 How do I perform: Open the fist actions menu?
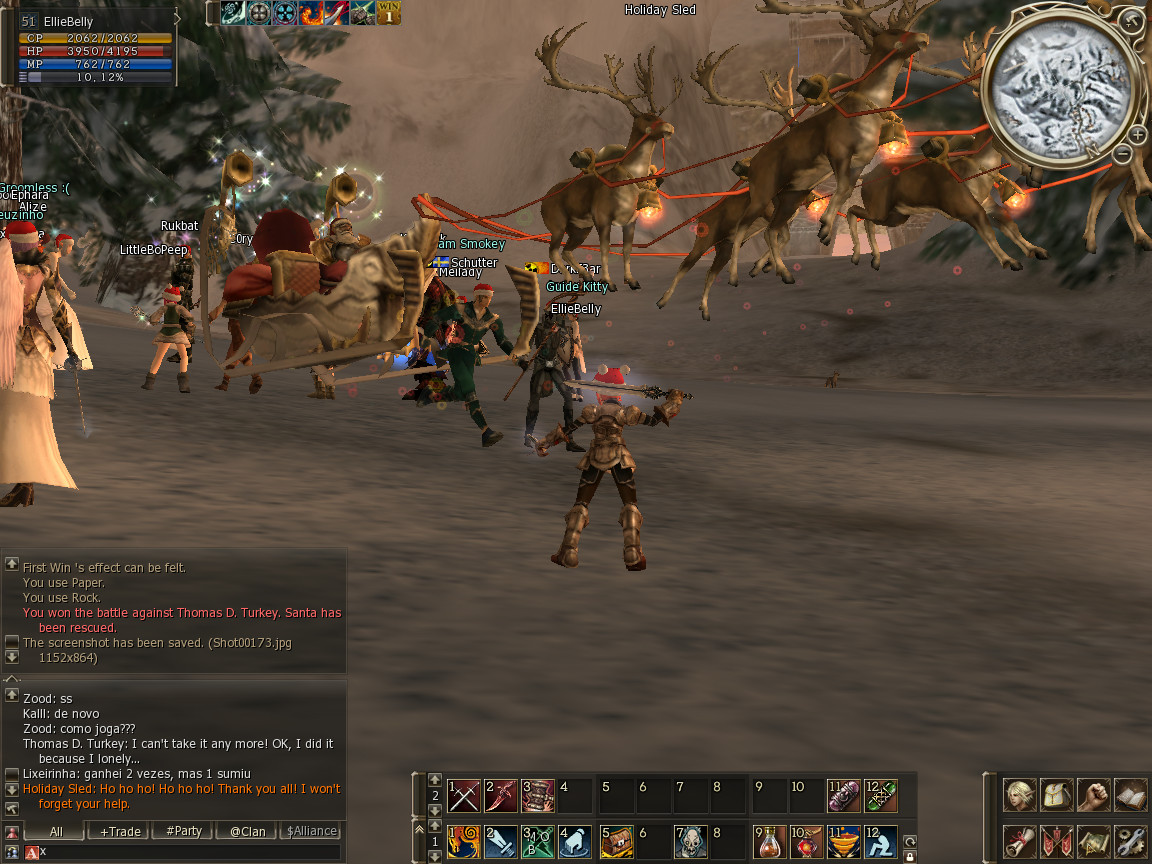(1093, 795)
